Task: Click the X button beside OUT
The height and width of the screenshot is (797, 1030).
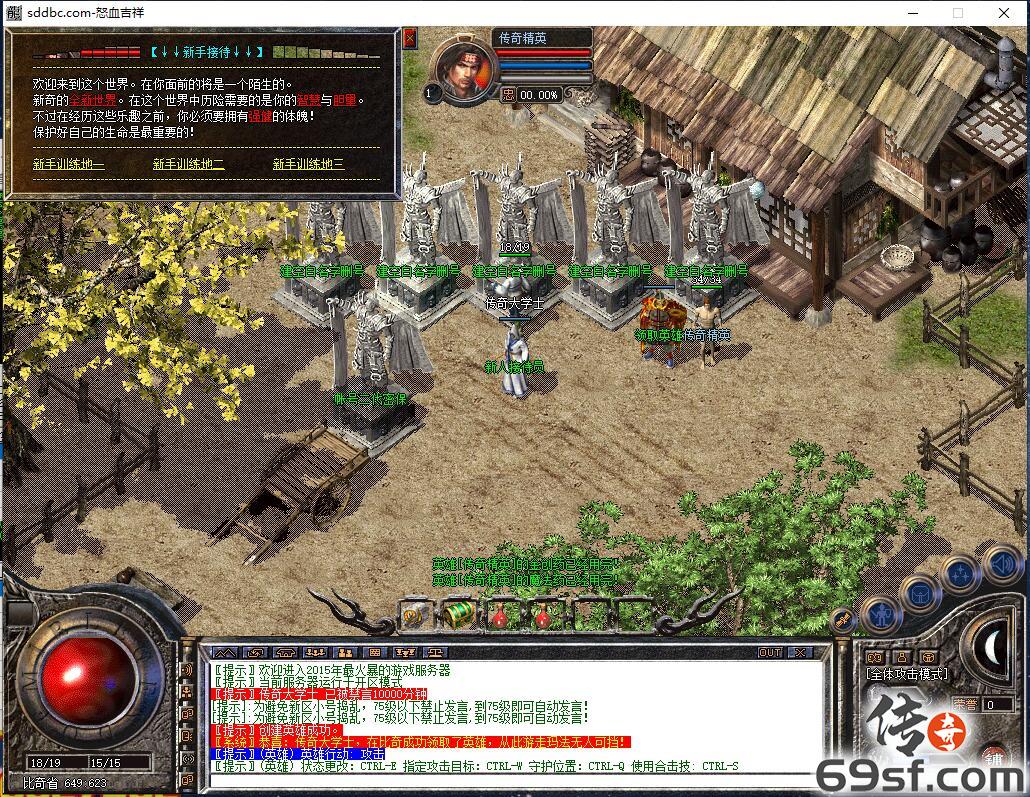Action: [801, 652]
